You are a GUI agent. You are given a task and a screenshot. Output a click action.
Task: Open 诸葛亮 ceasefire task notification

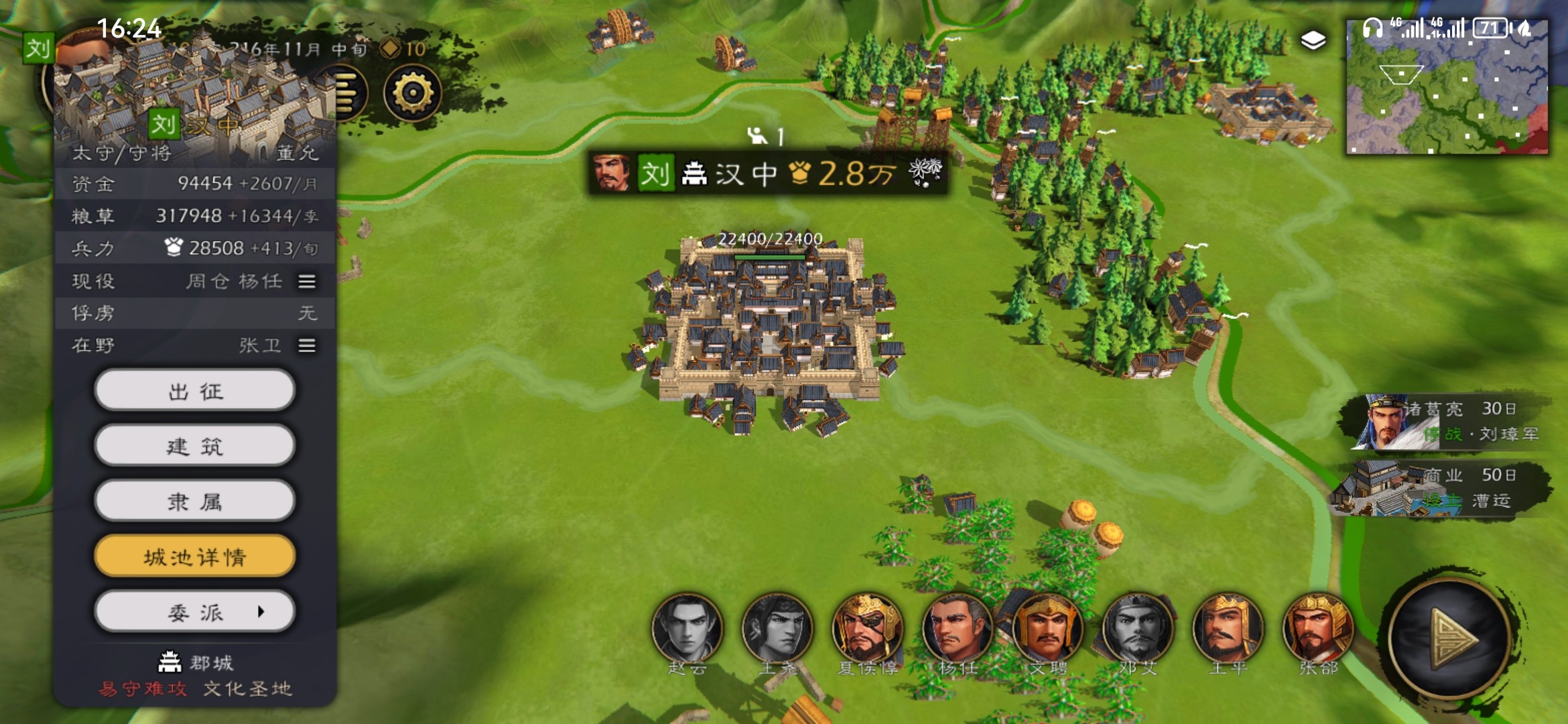[1447, 422]
